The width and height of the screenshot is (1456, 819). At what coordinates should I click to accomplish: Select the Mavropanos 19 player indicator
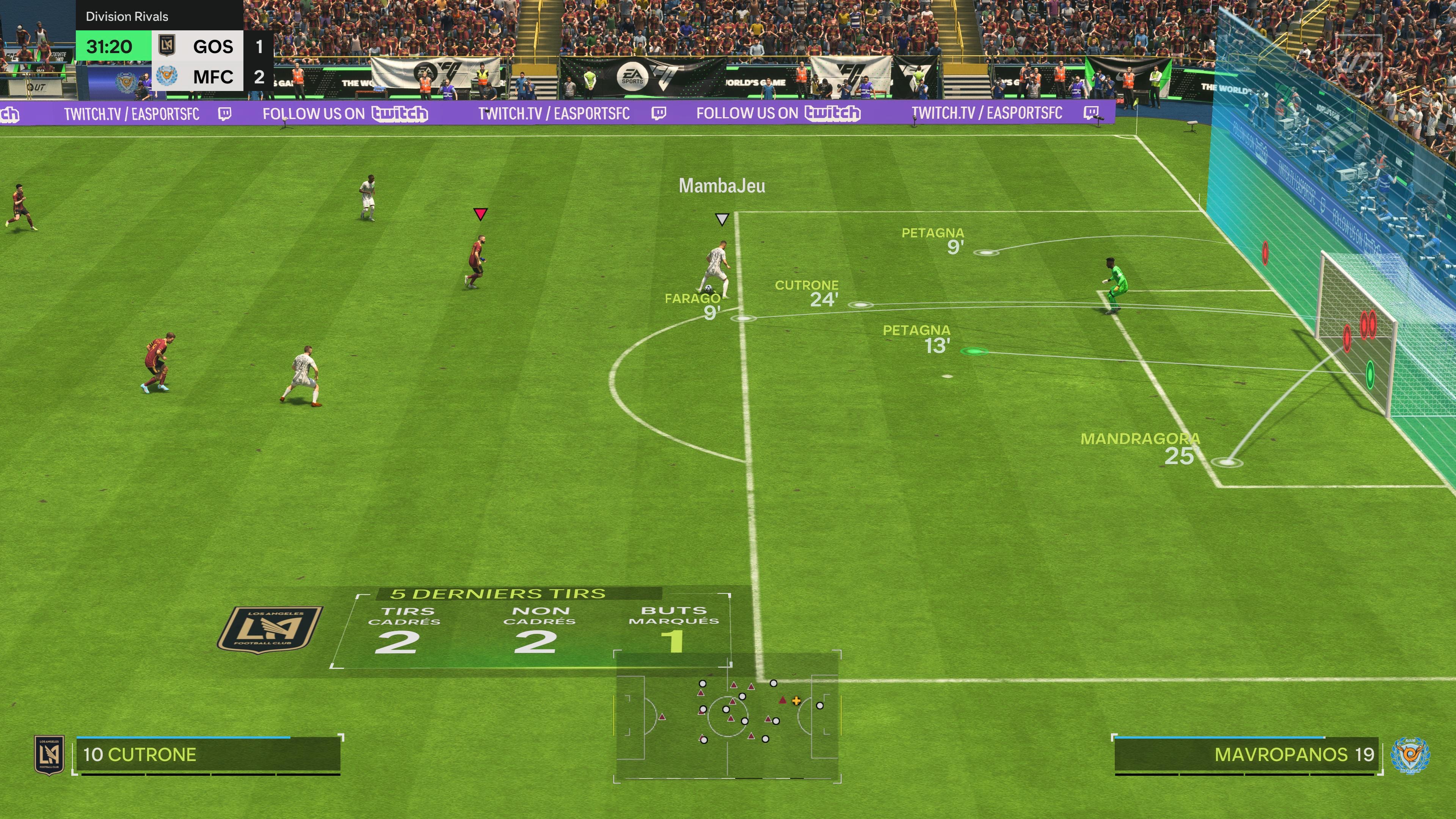coord(1246,755)
